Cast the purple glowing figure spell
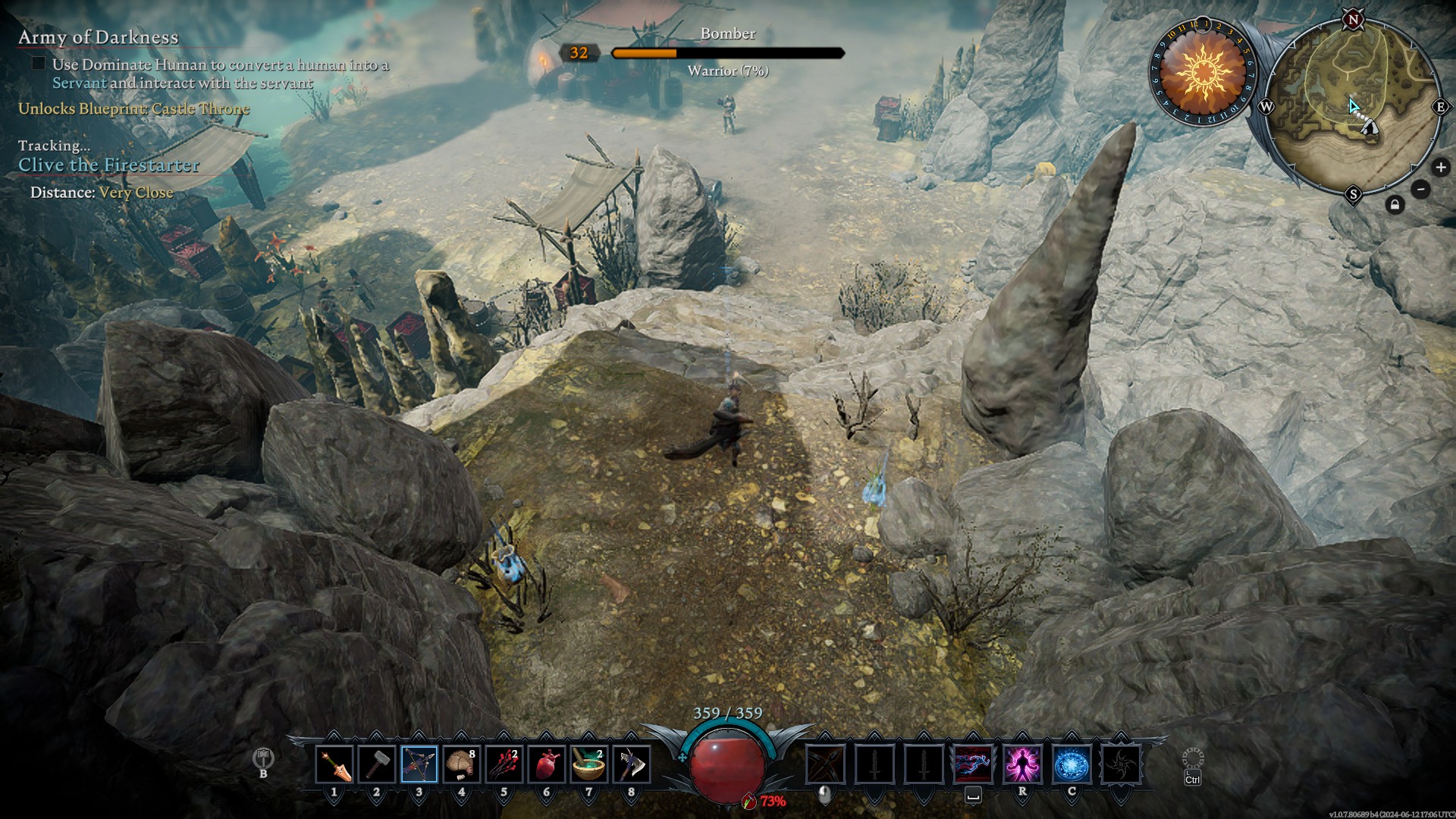The width and height of the screenshot is (1456, 819). [1022, 764]
